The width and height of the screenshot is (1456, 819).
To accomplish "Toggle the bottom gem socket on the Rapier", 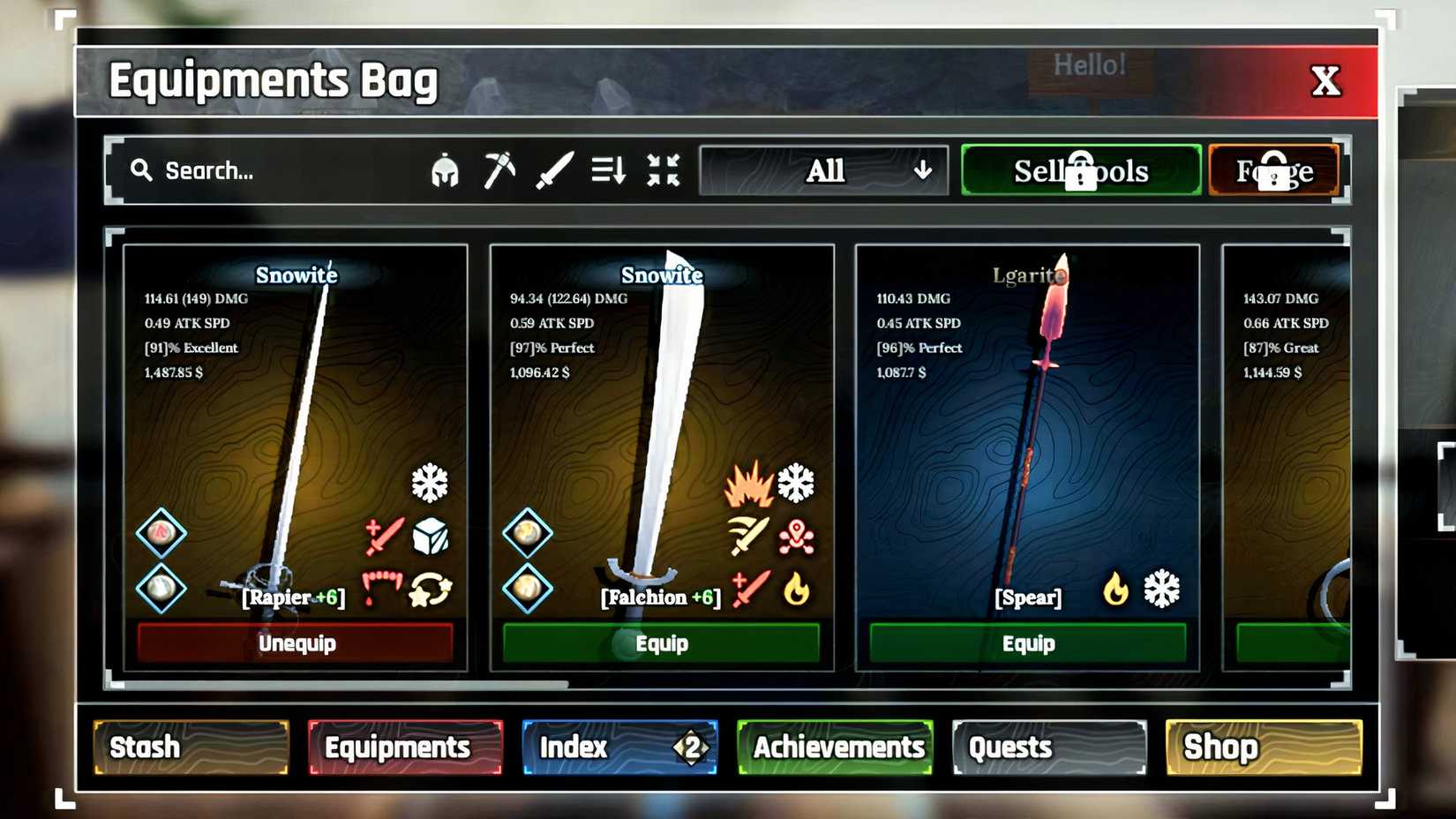I will click(161, 588).
